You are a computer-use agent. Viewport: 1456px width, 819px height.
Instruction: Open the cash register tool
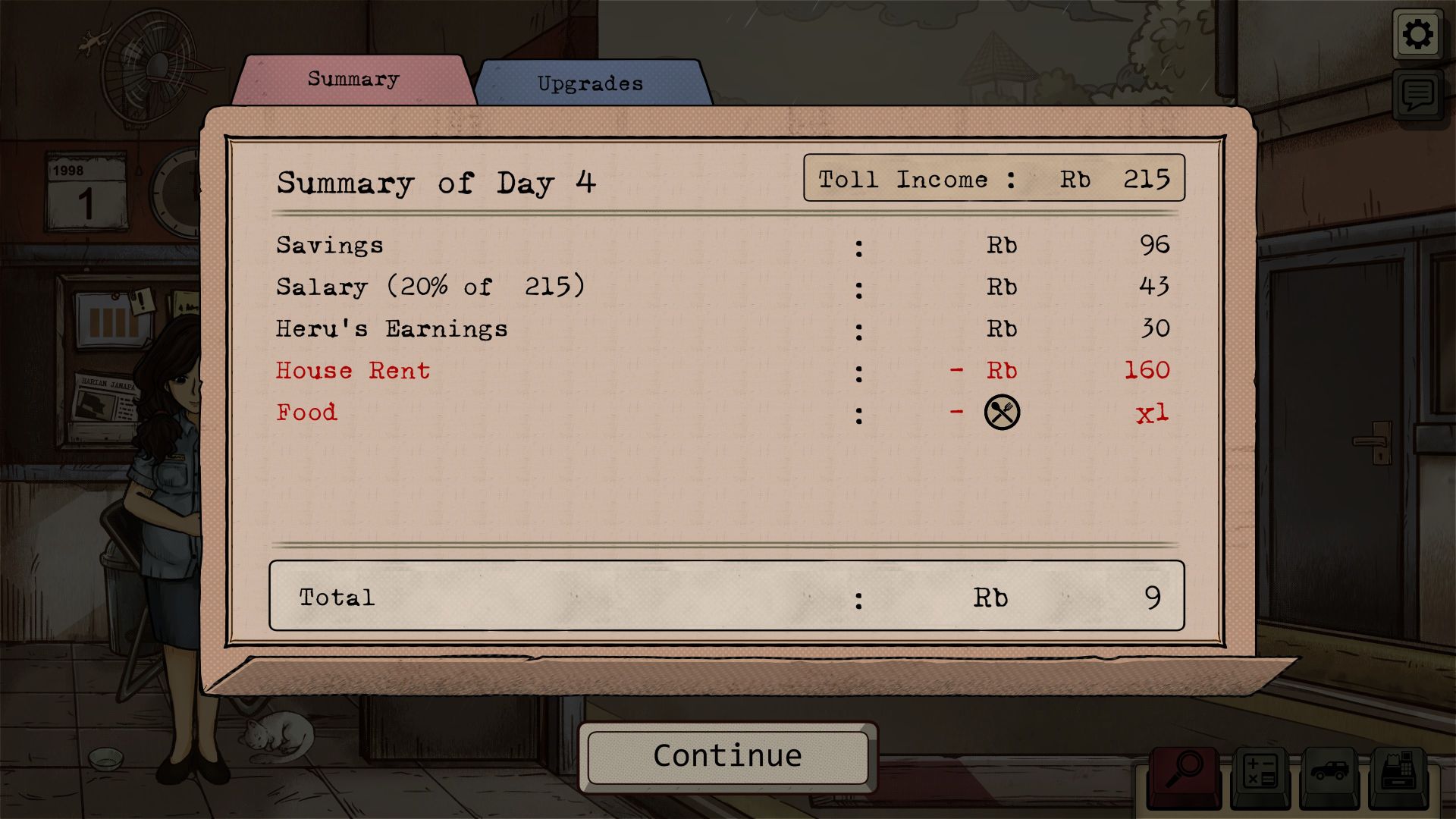(x=1398, y=773)
